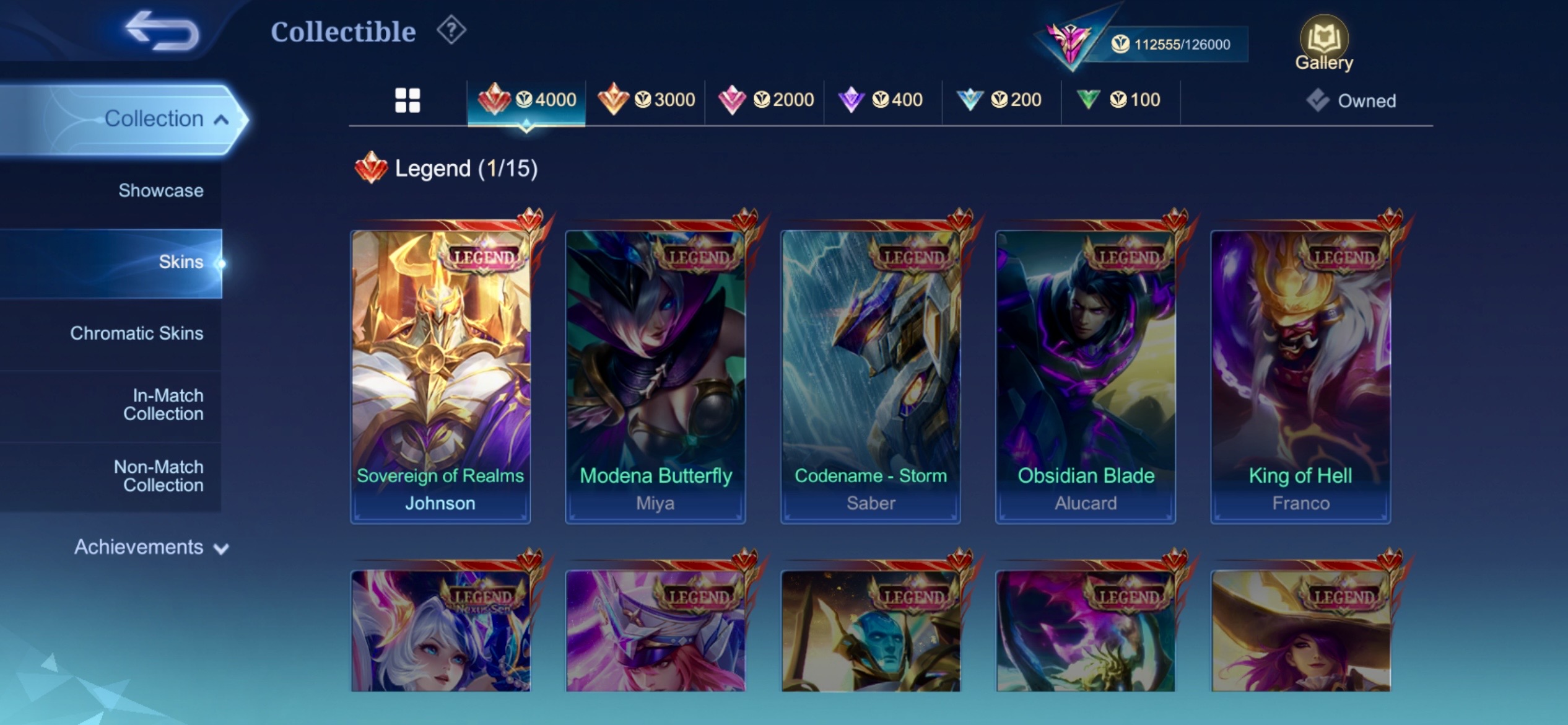View the 100 points tier tab

pyautogui.click(x=1119, y=100)
